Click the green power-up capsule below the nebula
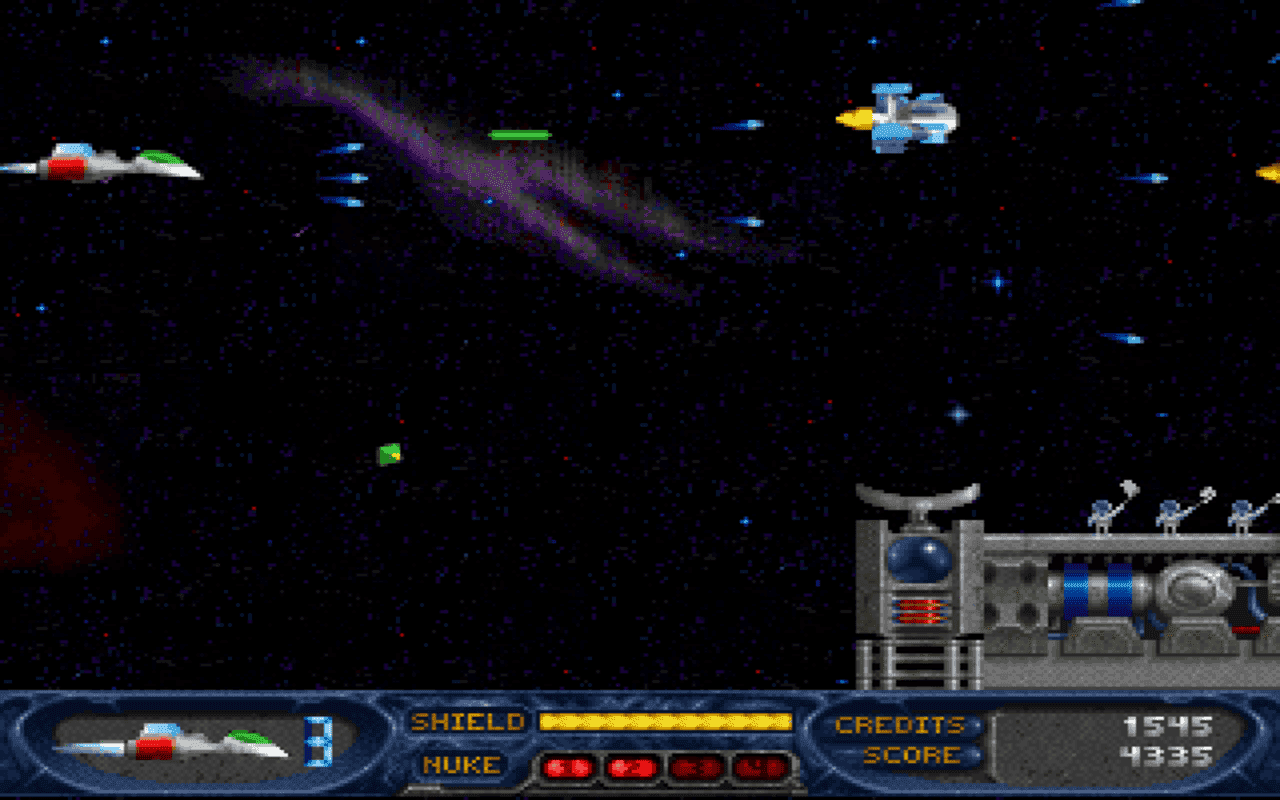Image resolution: width=1280 pixels, height=800 pixels. click(x=519, y=133)
